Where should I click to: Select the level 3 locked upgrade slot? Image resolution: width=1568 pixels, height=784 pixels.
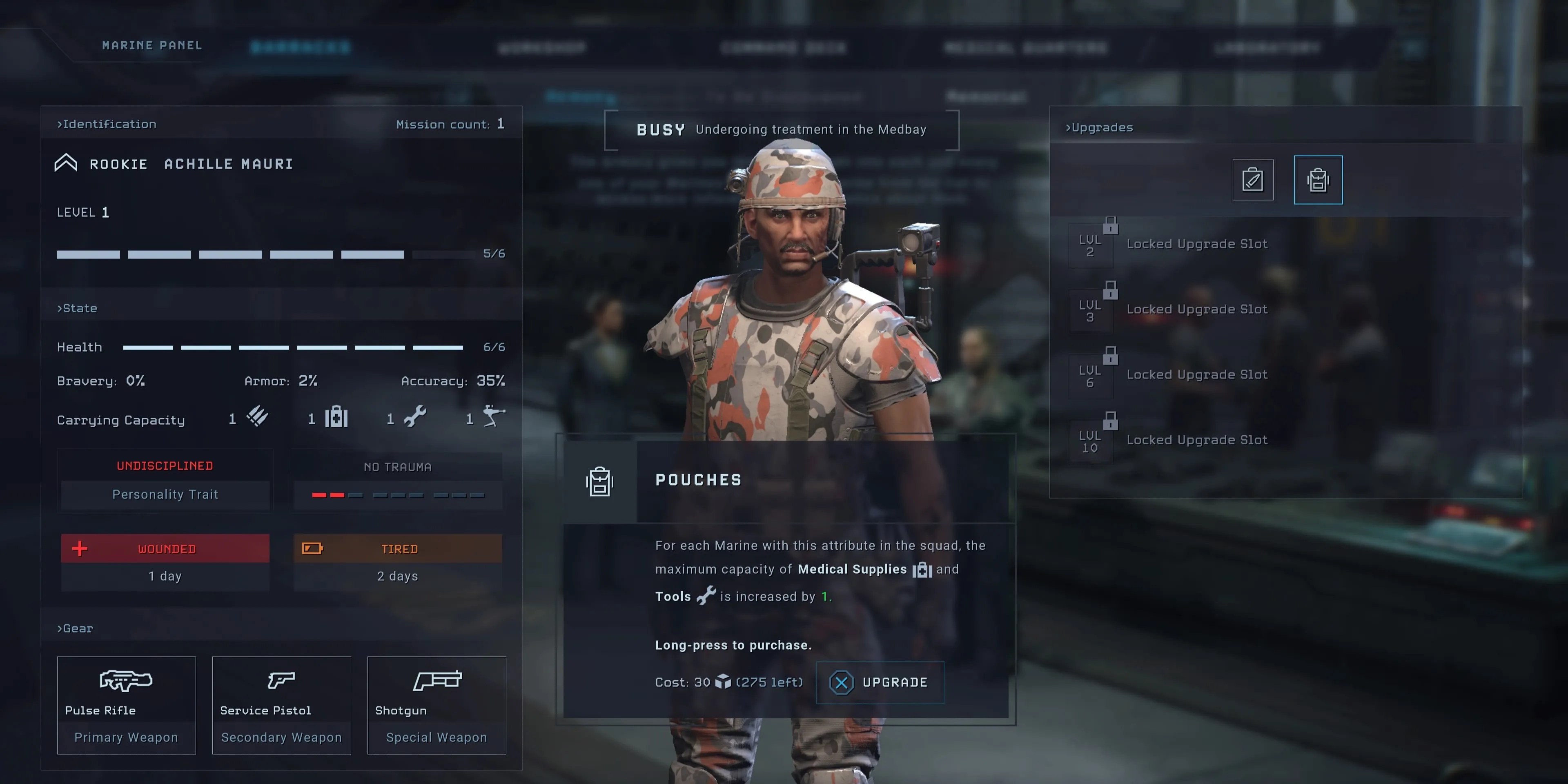click(1196, 309)
